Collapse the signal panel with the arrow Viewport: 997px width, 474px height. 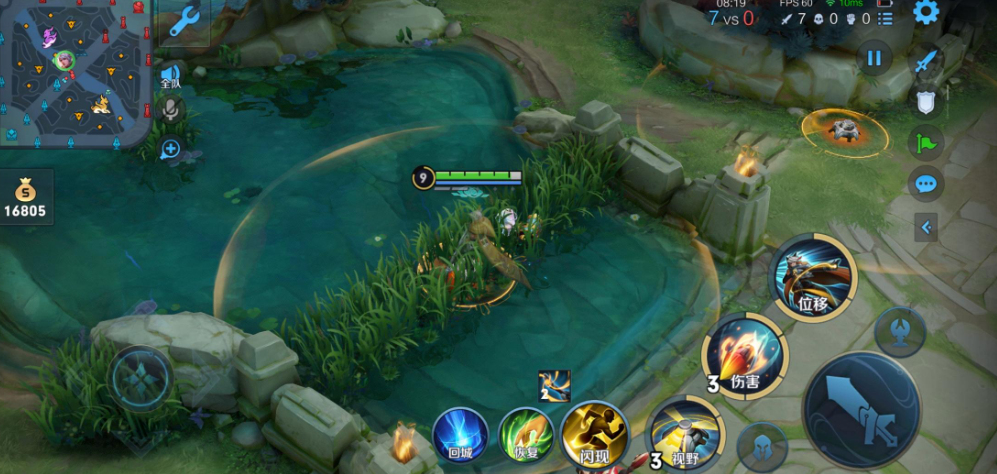click(926, 228)
